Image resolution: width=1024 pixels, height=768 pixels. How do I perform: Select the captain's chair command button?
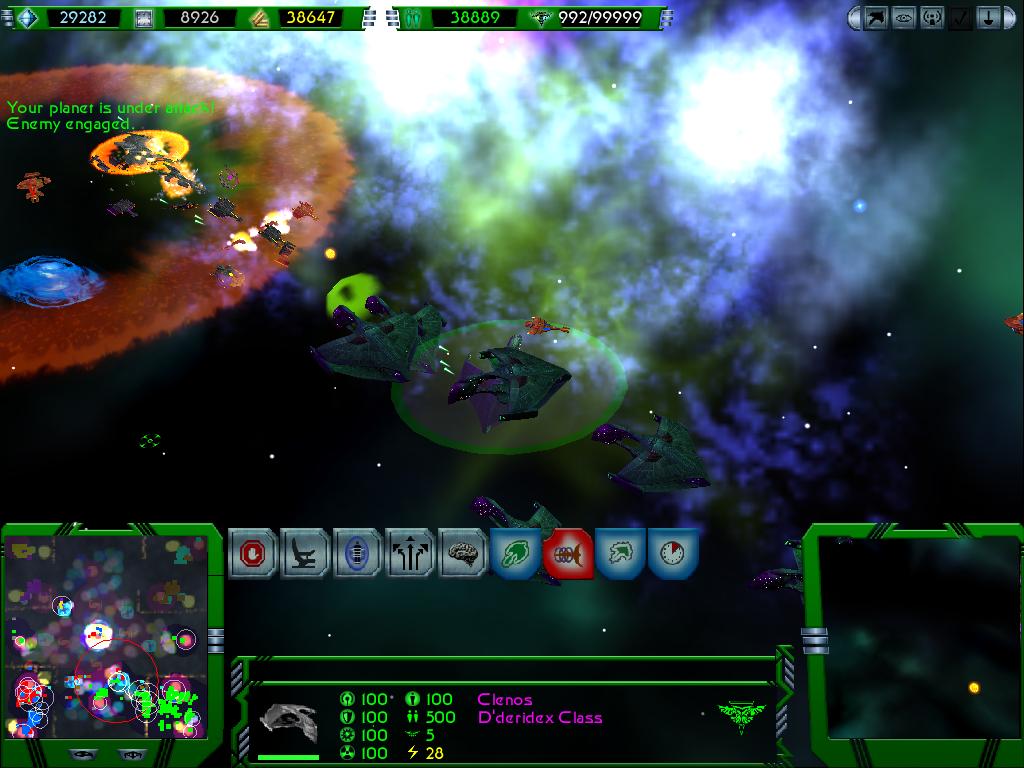click(x=305, y=553)
